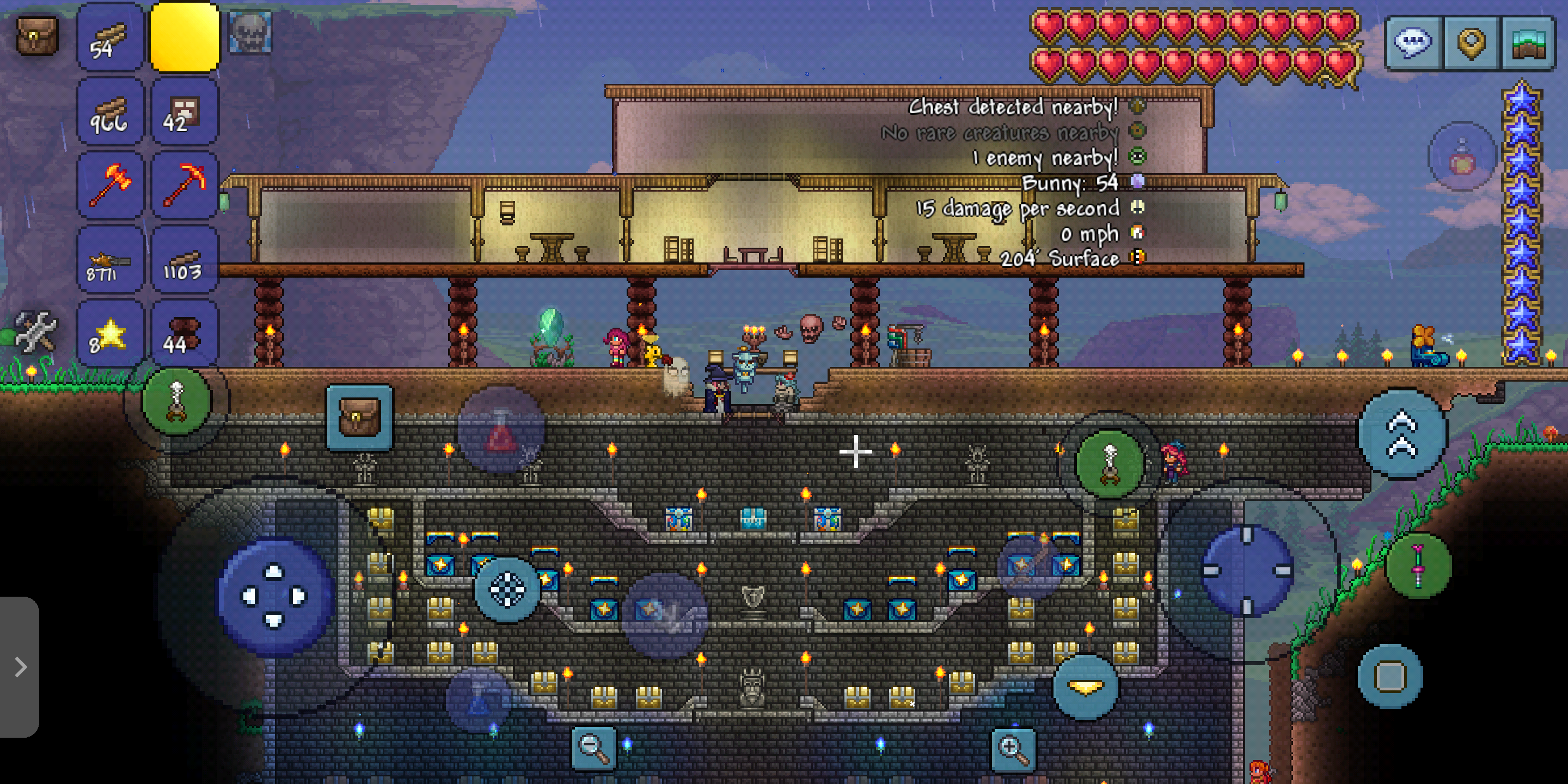Expand the side panel arrow on left edge

click(20, 667)
